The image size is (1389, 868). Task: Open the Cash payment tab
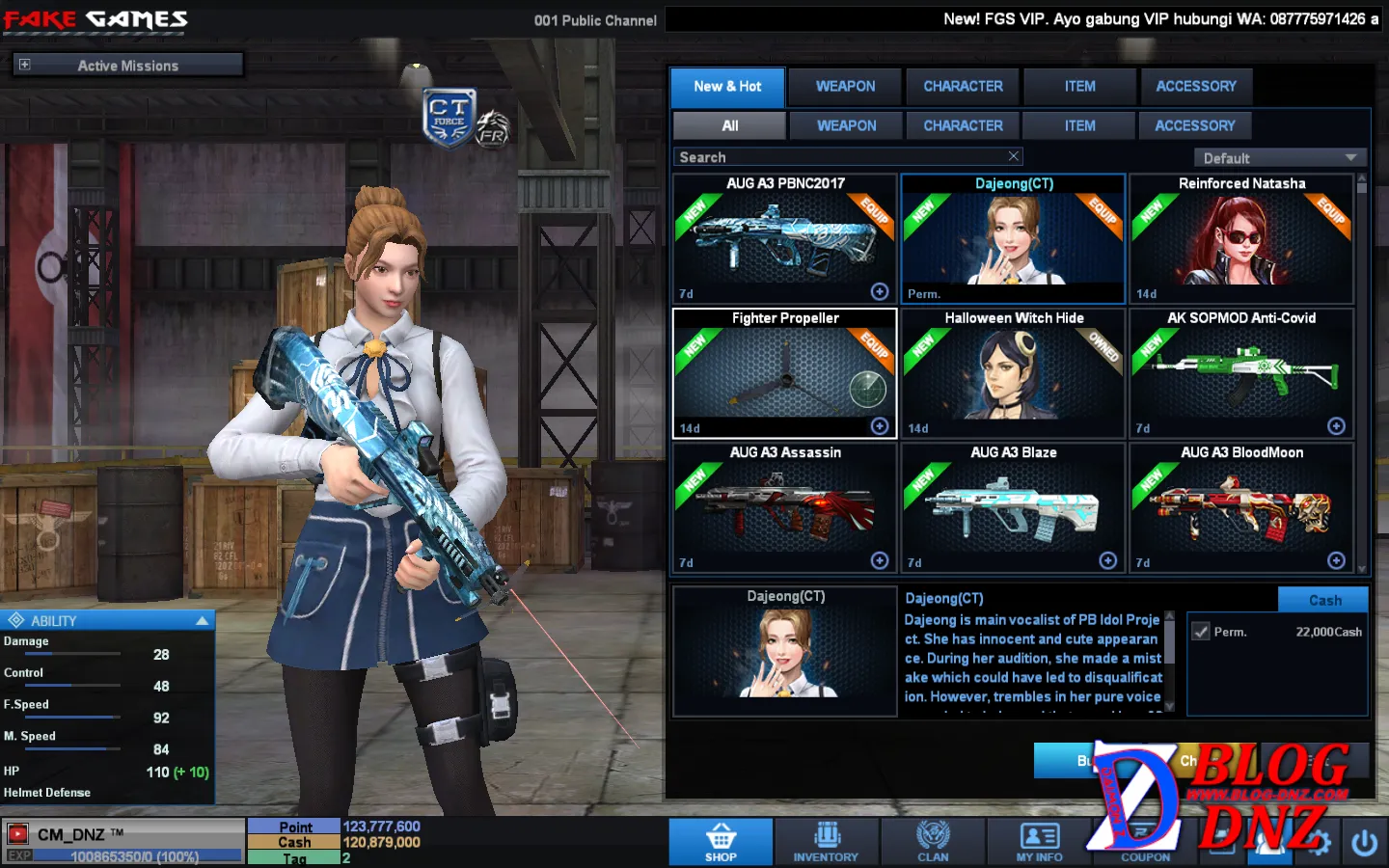[x=1323, y=600]
